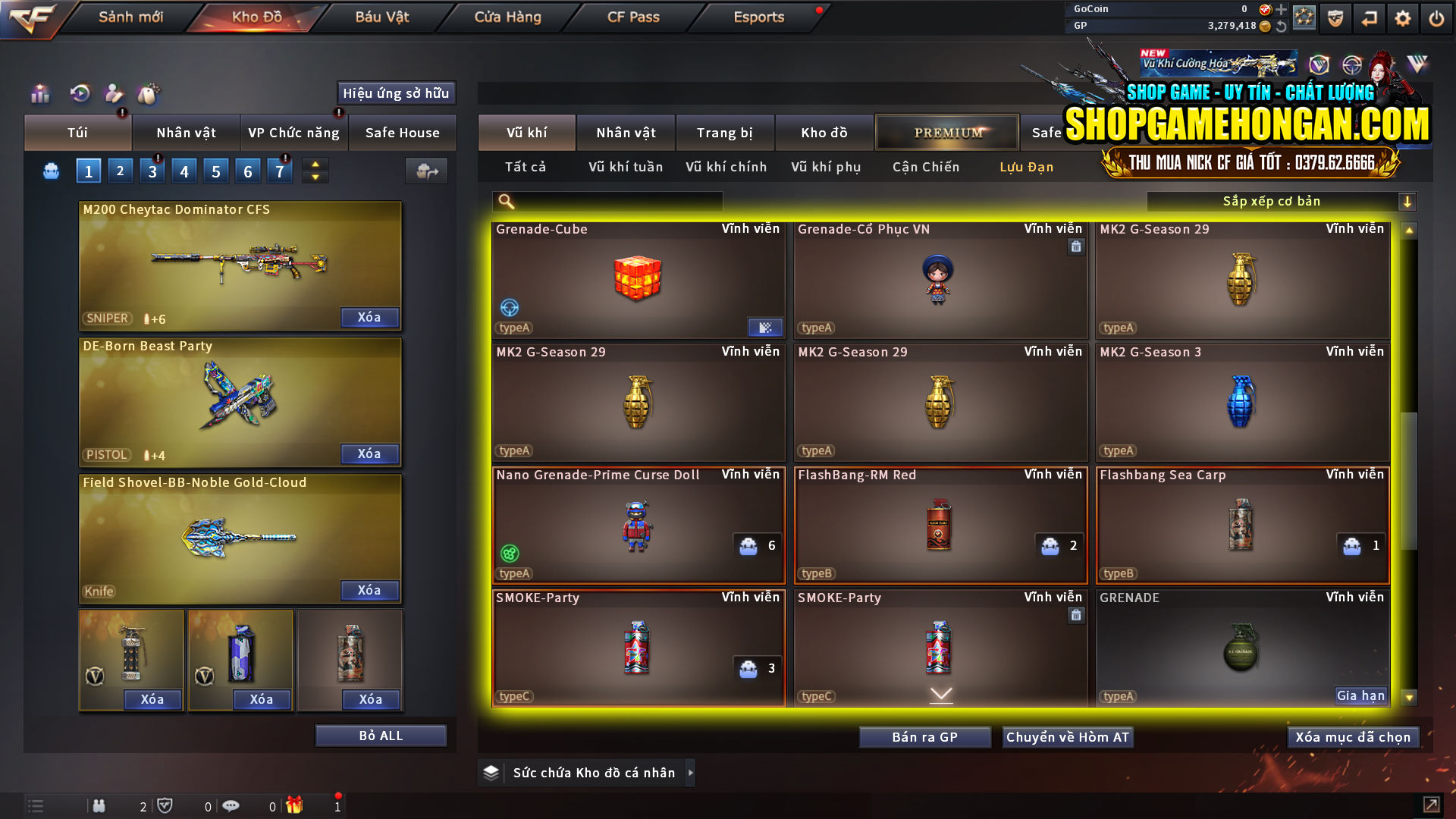Click Gia hạn on the GRENADE item
The height and width of the screenshot is (819, 1456).
tap(1360, 695)
